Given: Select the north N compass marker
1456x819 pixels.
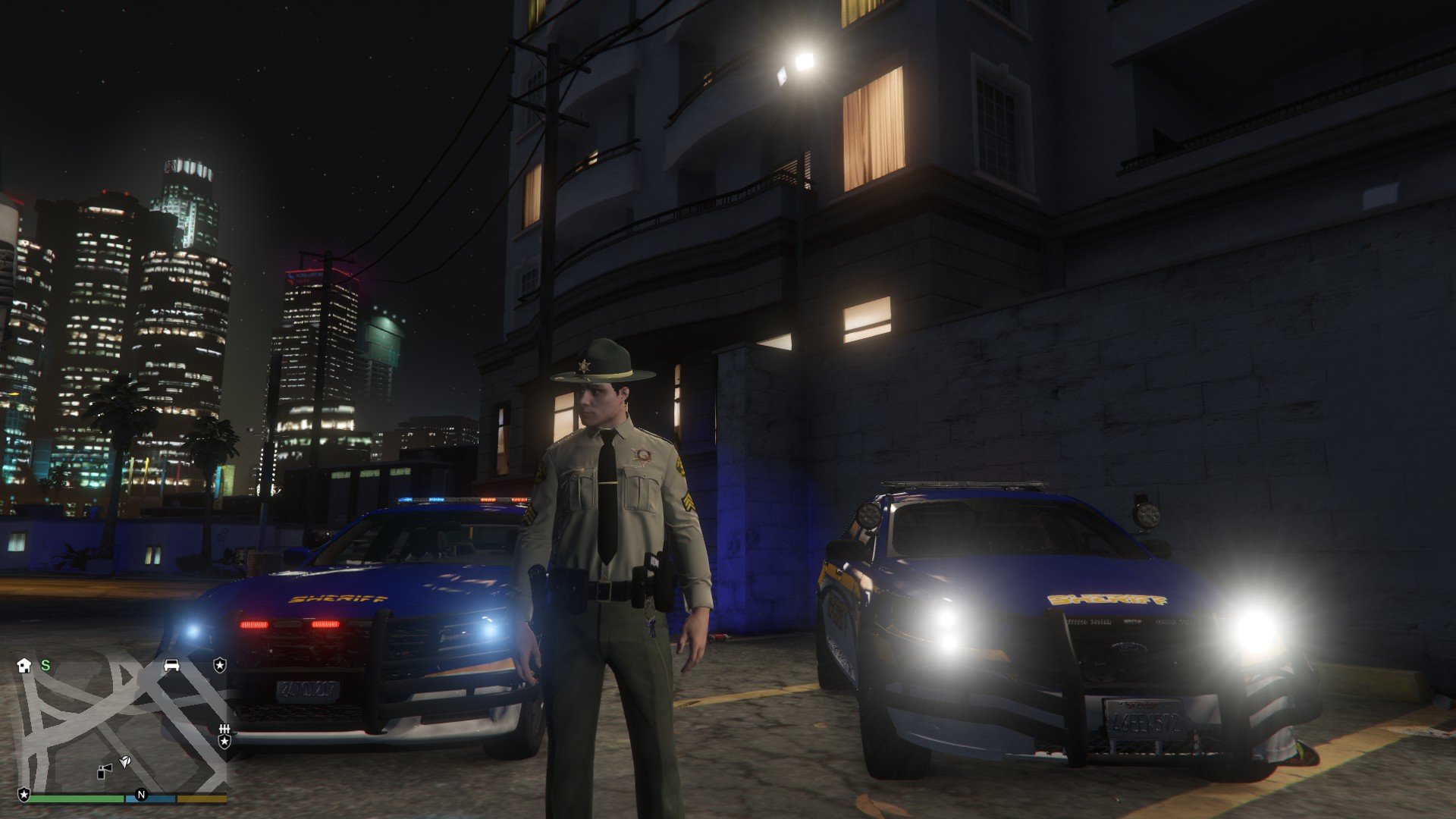Looking at the screenshot, I should 141,795.
